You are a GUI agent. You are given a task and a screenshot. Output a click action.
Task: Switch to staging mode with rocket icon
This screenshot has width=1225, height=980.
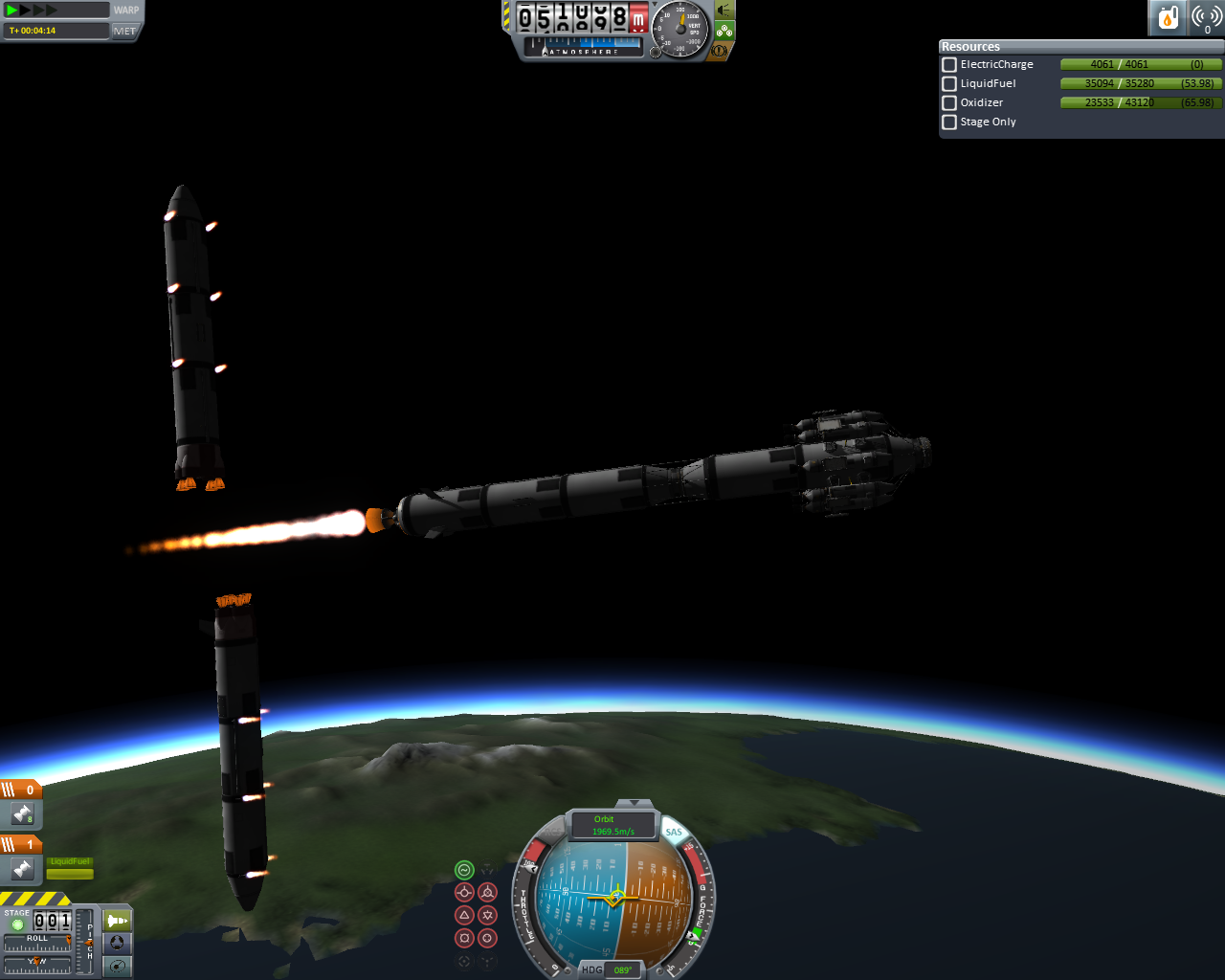[x=118, y=921]
